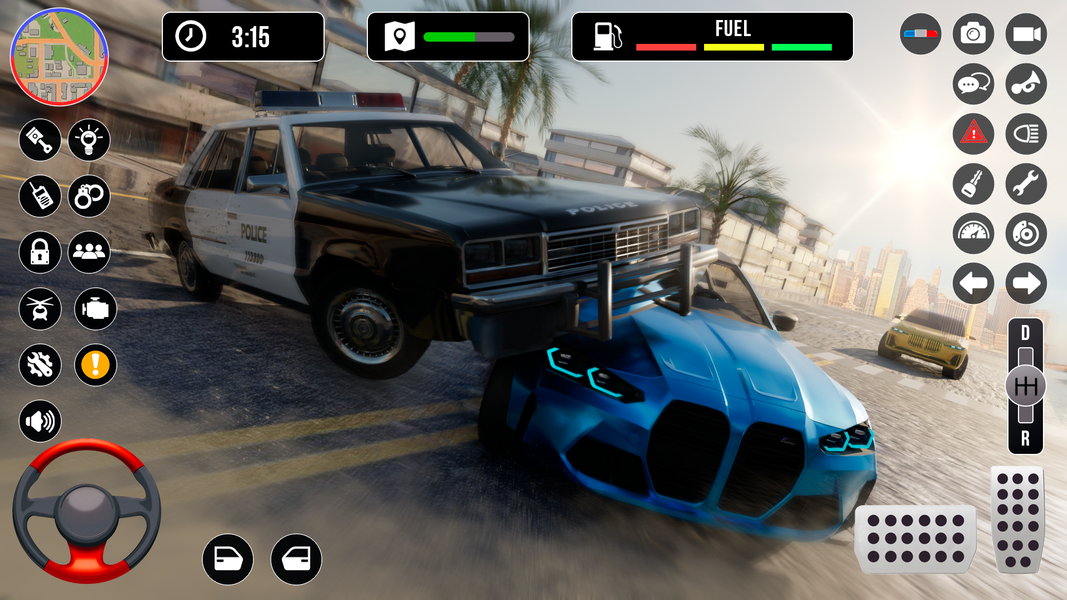The image size is (1067, 600).
Task: Switch view with the video camera icon
Action: click(x=1026, y=34)
